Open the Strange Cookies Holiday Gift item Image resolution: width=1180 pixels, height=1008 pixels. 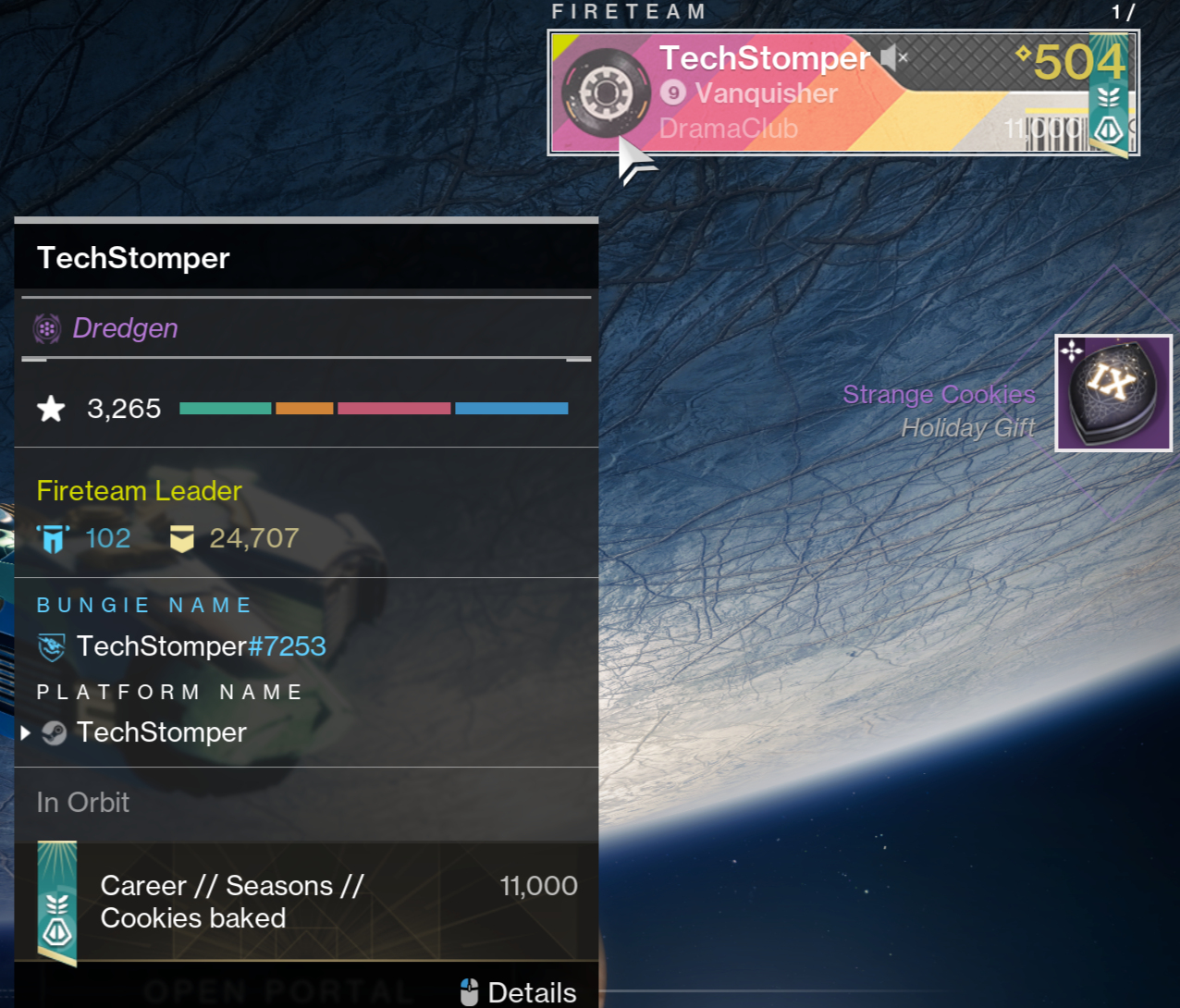point(1112,393)
